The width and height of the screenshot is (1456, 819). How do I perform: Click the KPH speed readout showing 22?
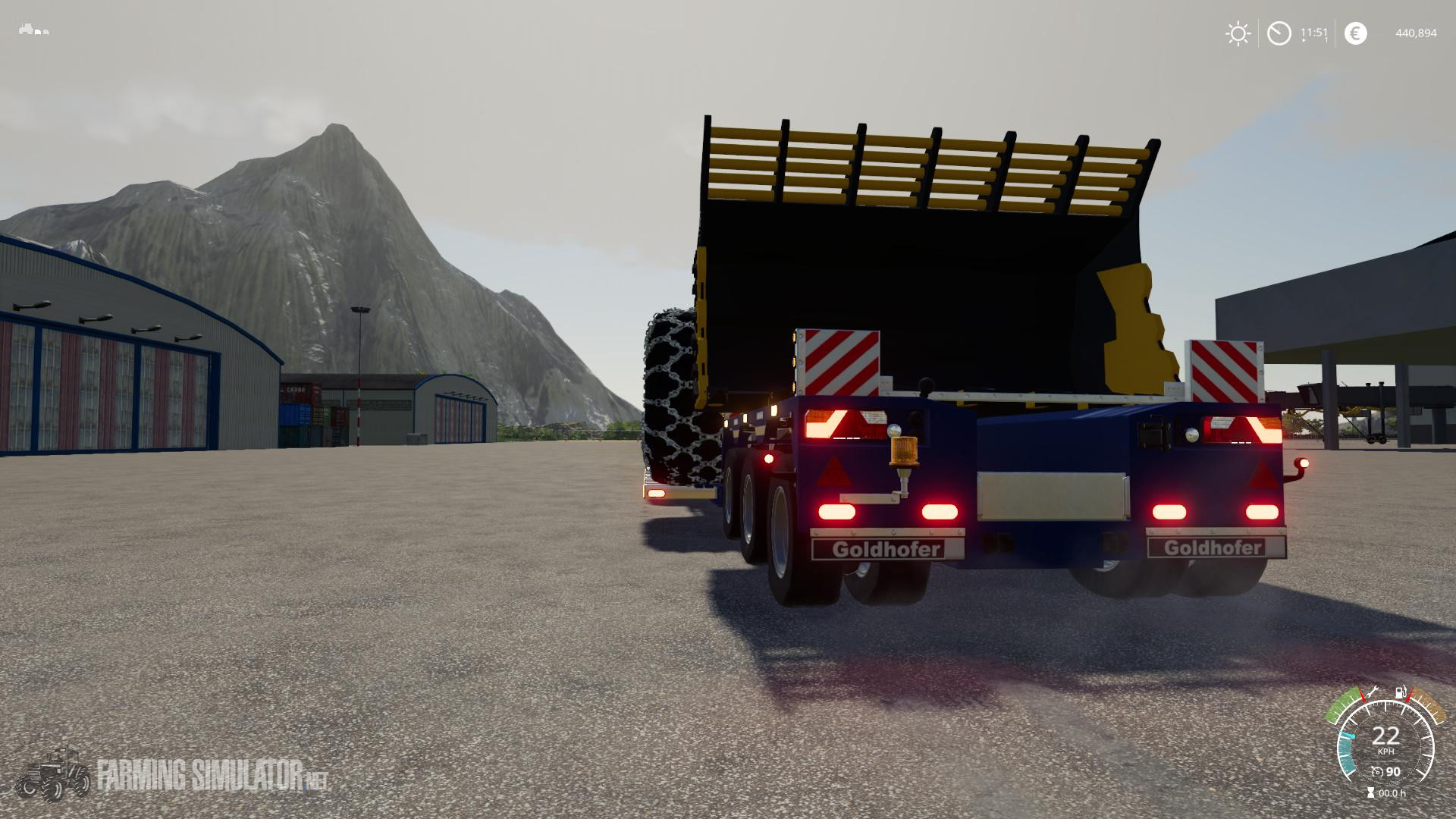[x=1386, y=737]
